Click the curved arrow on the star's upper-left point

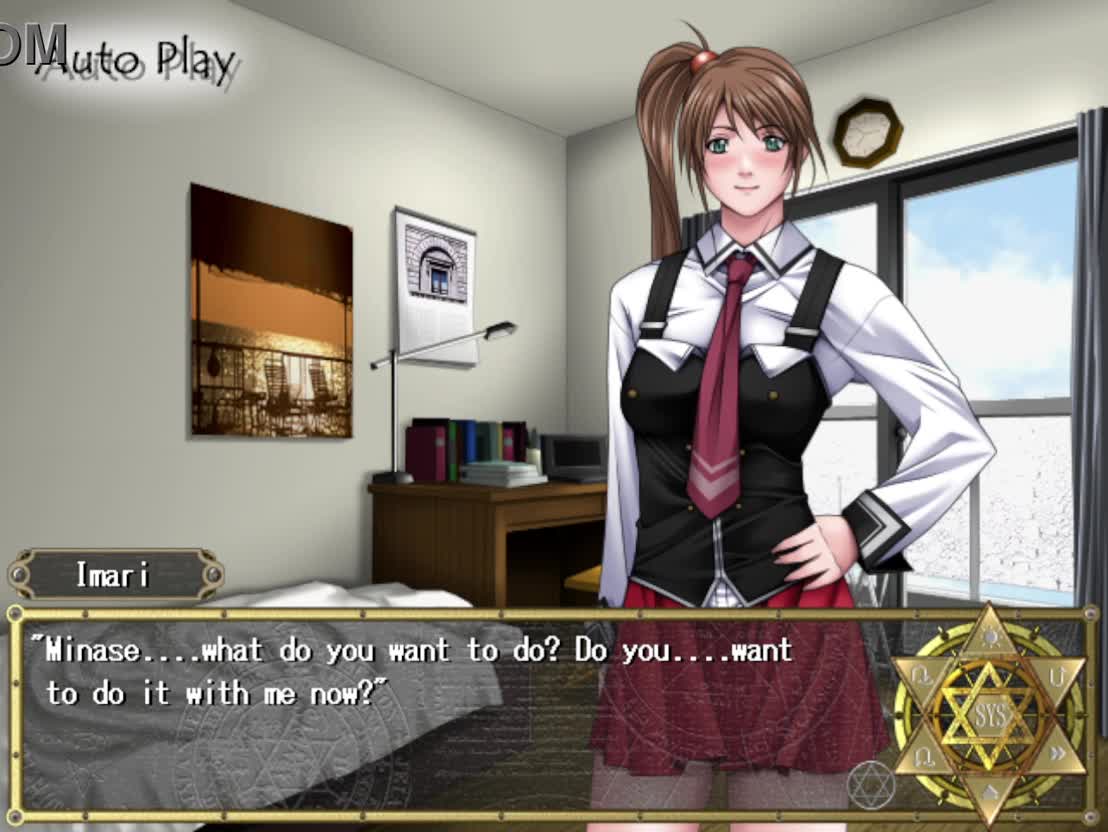[921, 676]
